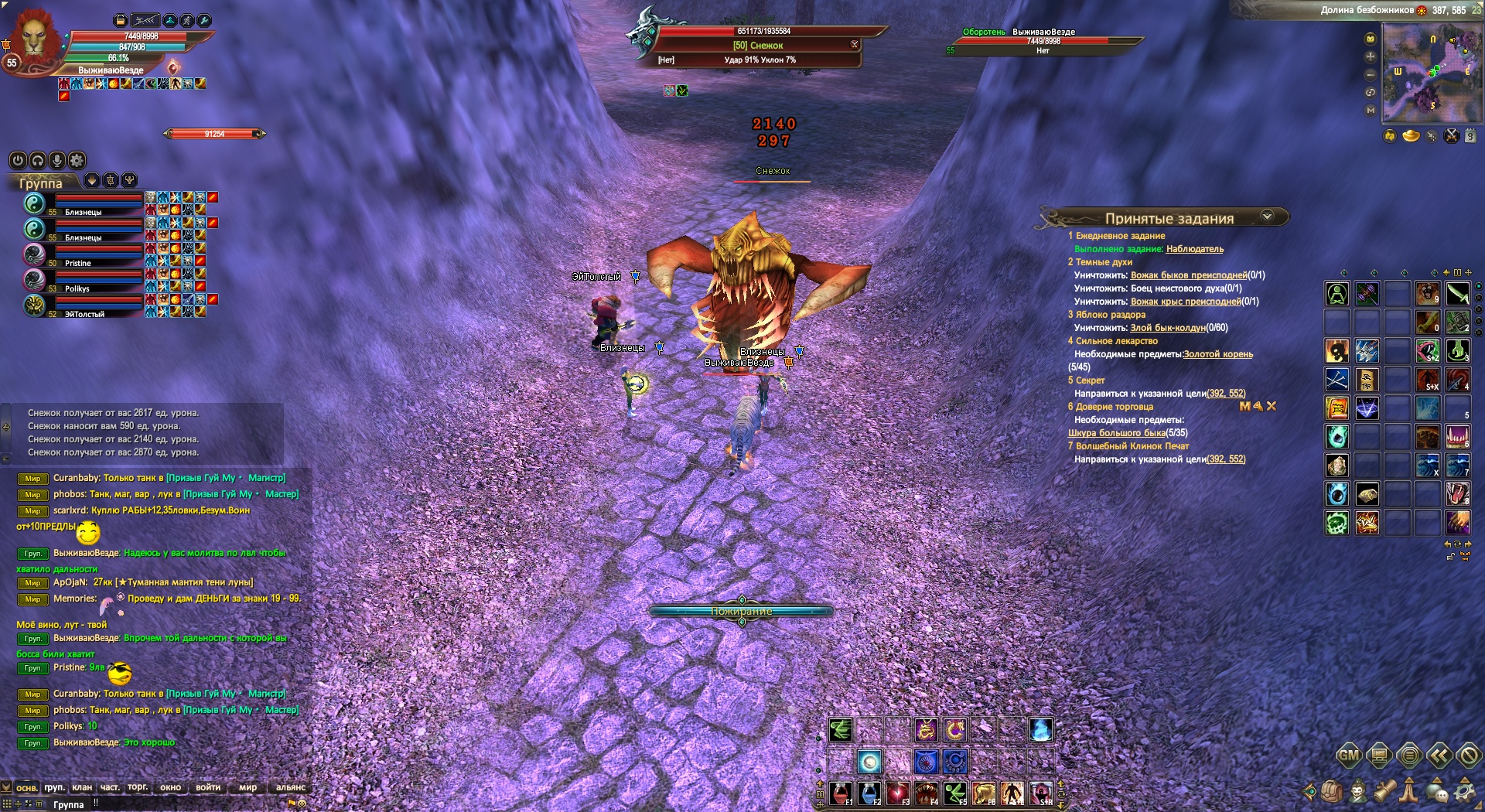1485x812 pixels.
Task: Use the red health potion on F1
Action: tap(841, 793)
